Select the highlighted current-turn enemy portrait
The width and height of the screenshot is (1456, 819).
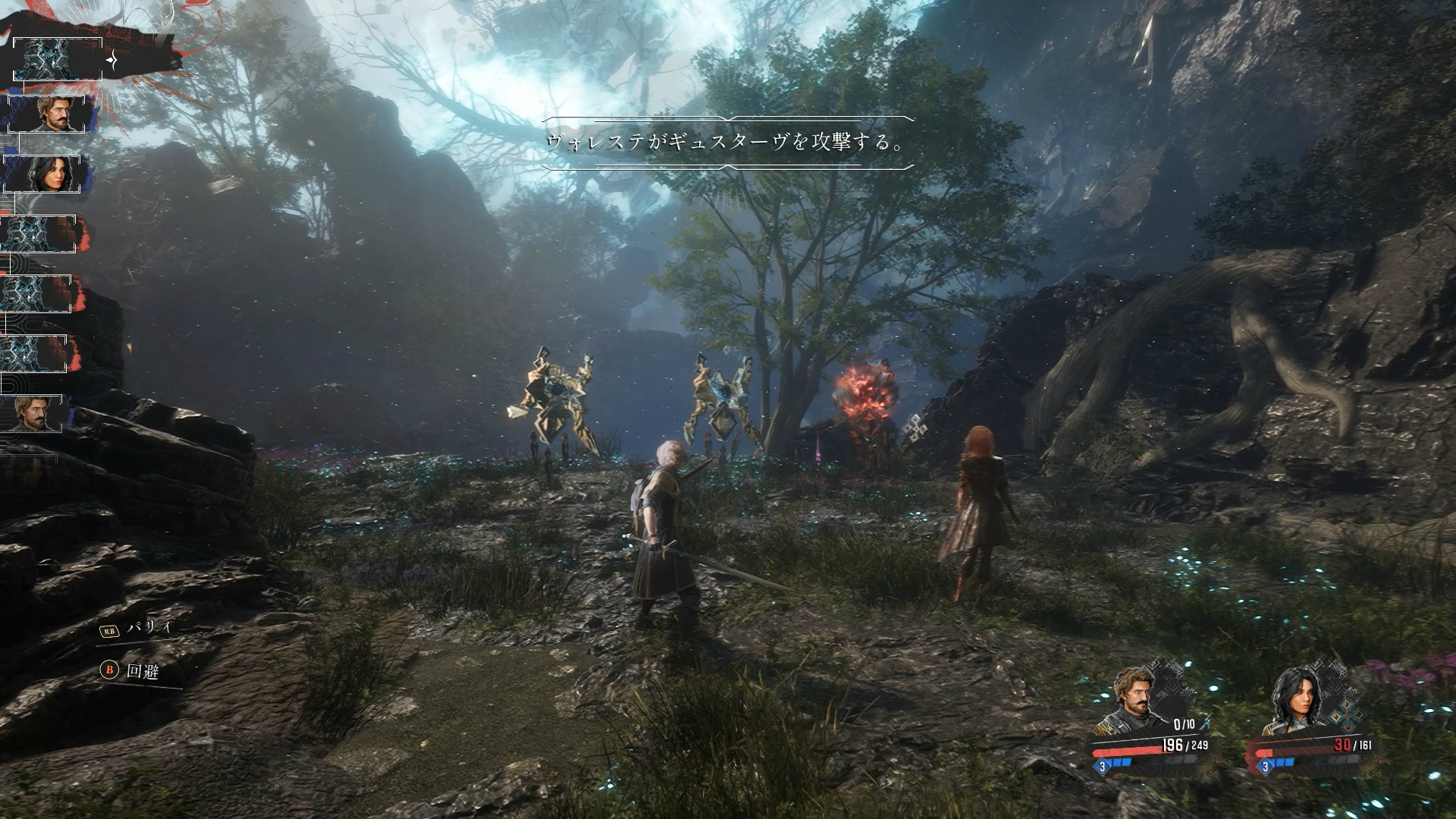coord(57,59)
